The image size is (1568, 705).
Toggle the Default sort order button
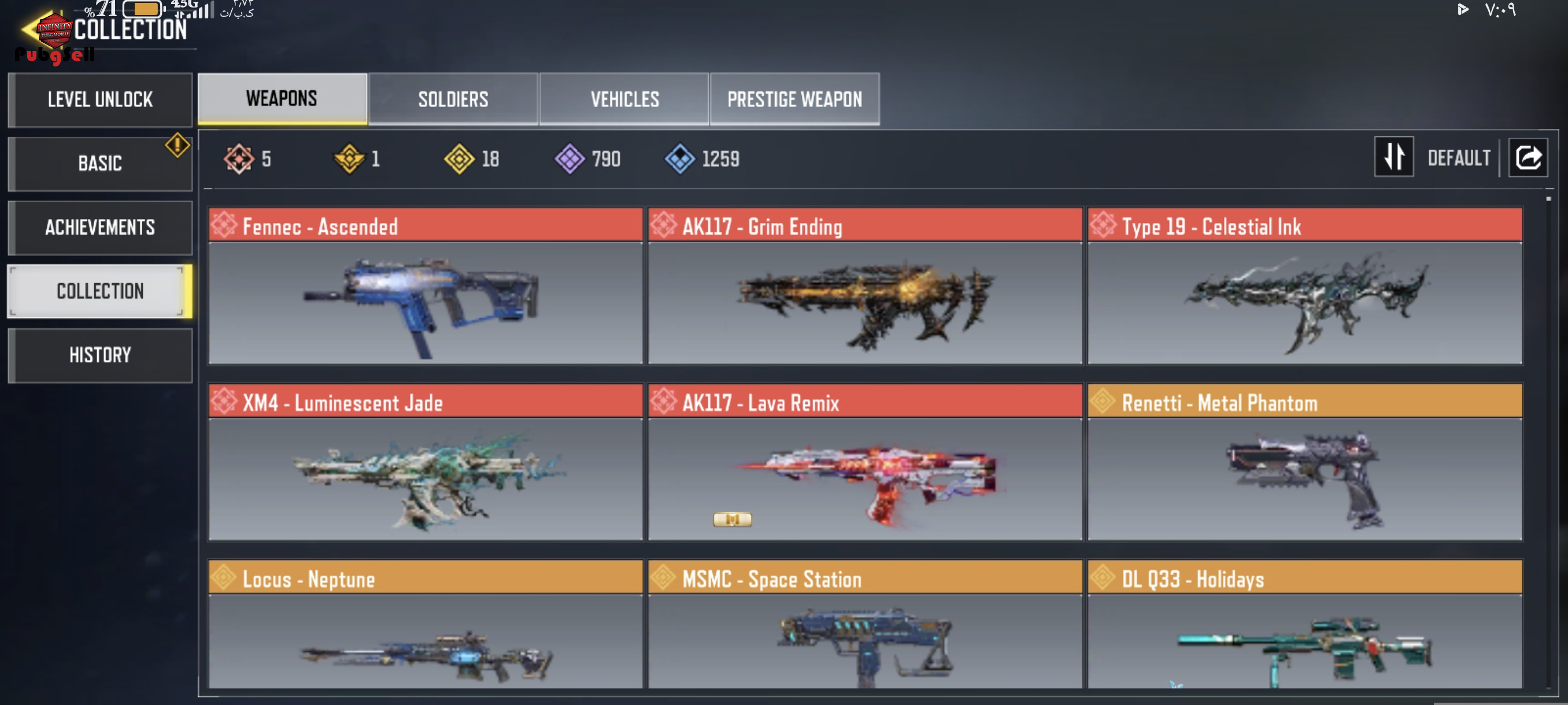(1394, 158)
